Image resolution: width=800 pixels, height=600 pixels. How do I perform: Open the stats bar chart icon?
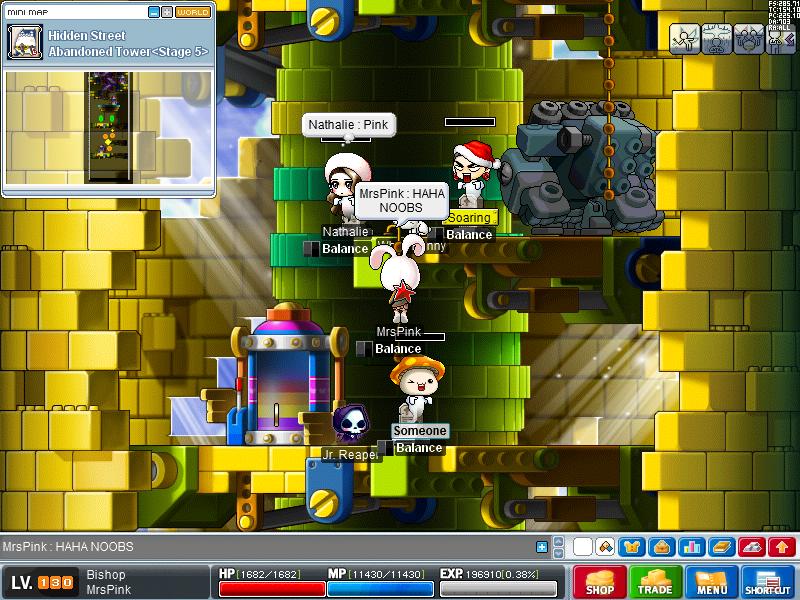[691, 547]
